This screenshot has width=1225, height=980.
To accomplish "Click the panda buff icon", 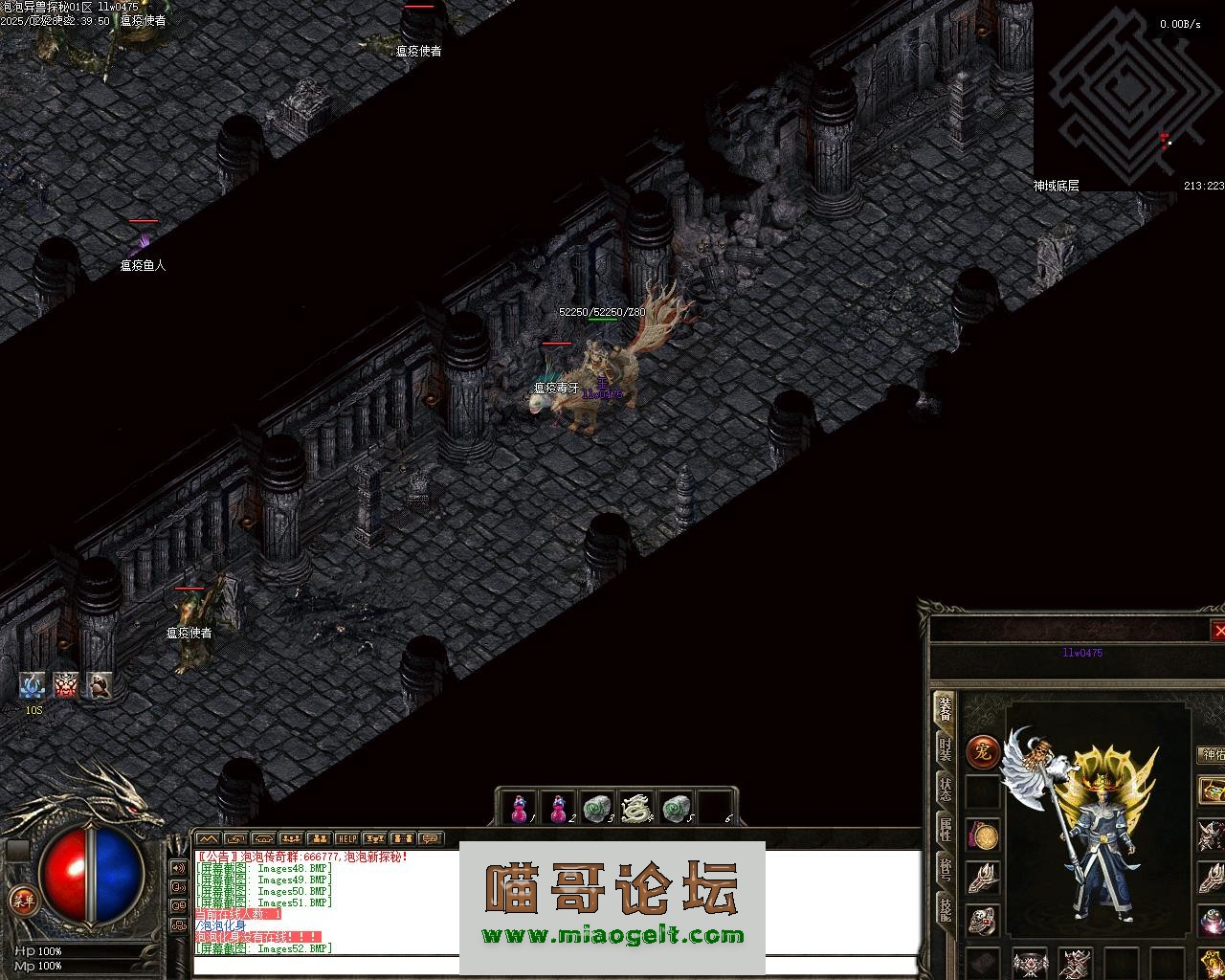I will pos(100,684).
